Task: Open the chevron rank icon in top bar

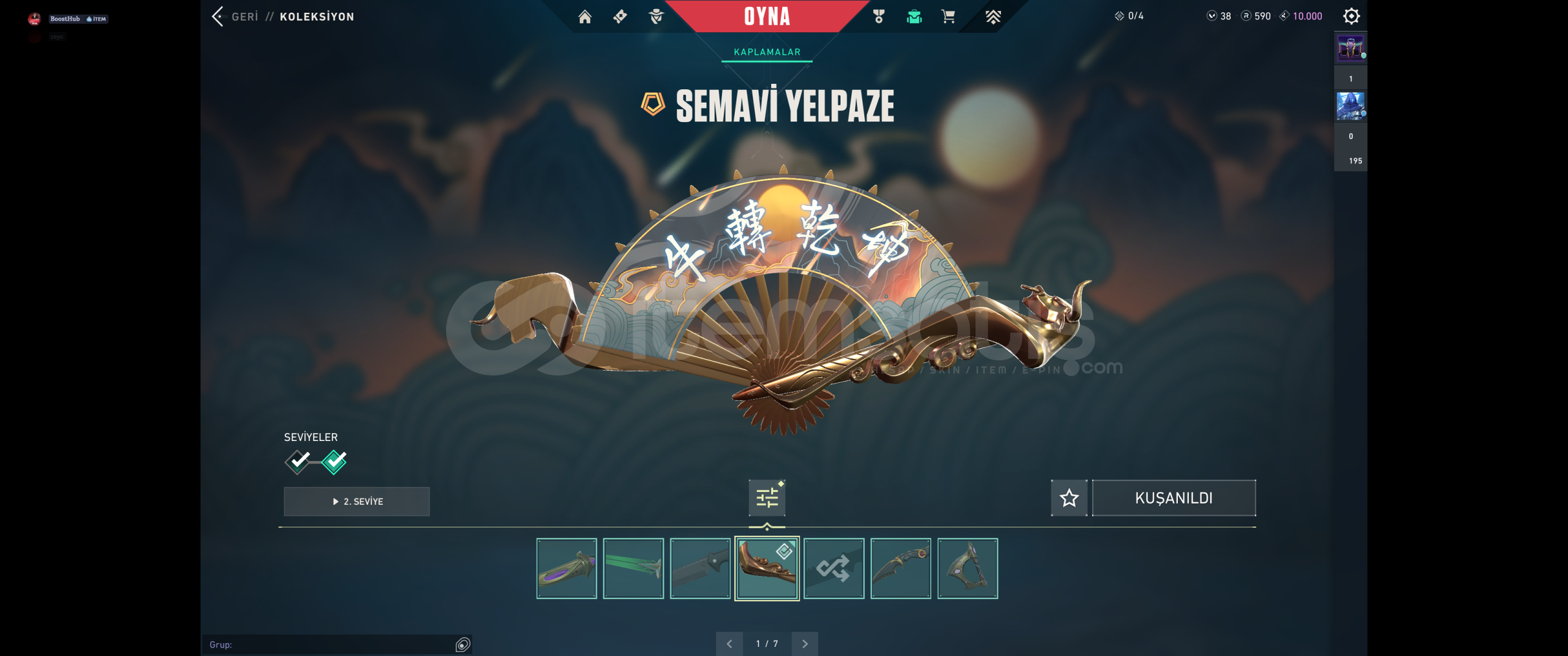Action: [x=993, y=17]
